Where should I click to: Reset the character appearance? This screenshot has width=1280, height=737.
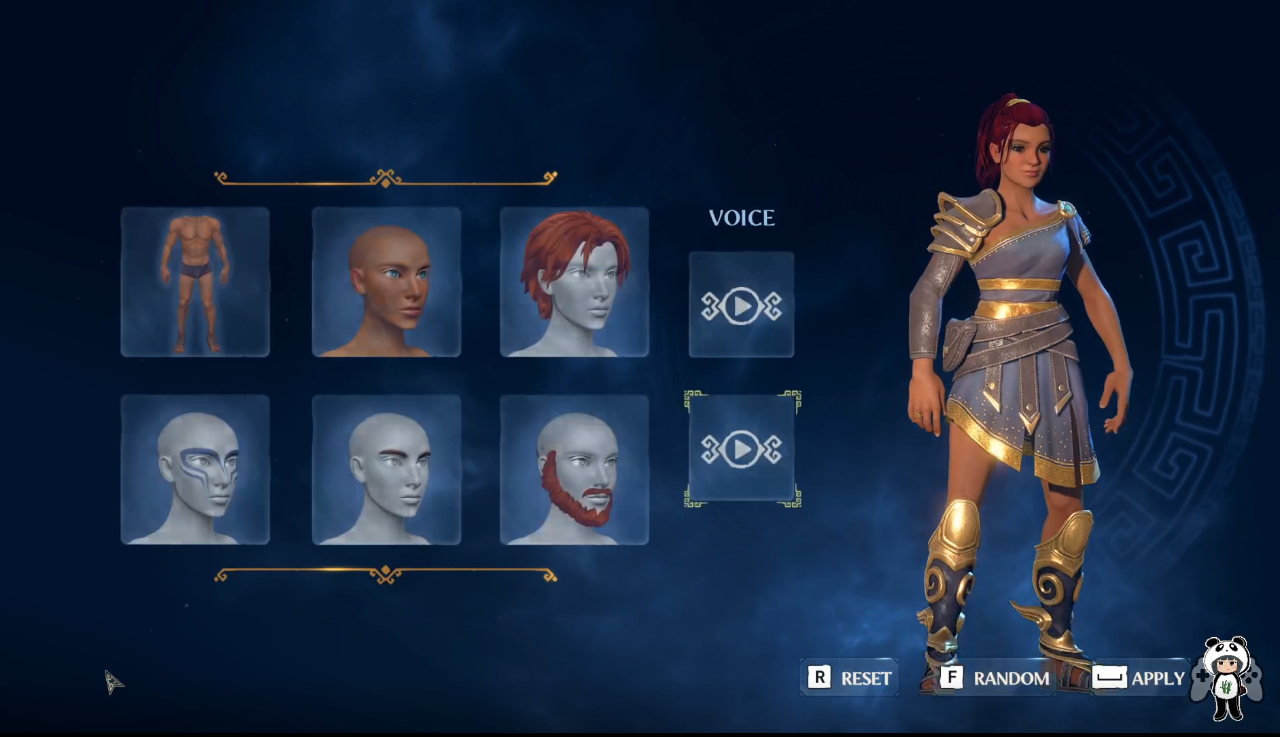pyautogui.click(x=850, y=678)
